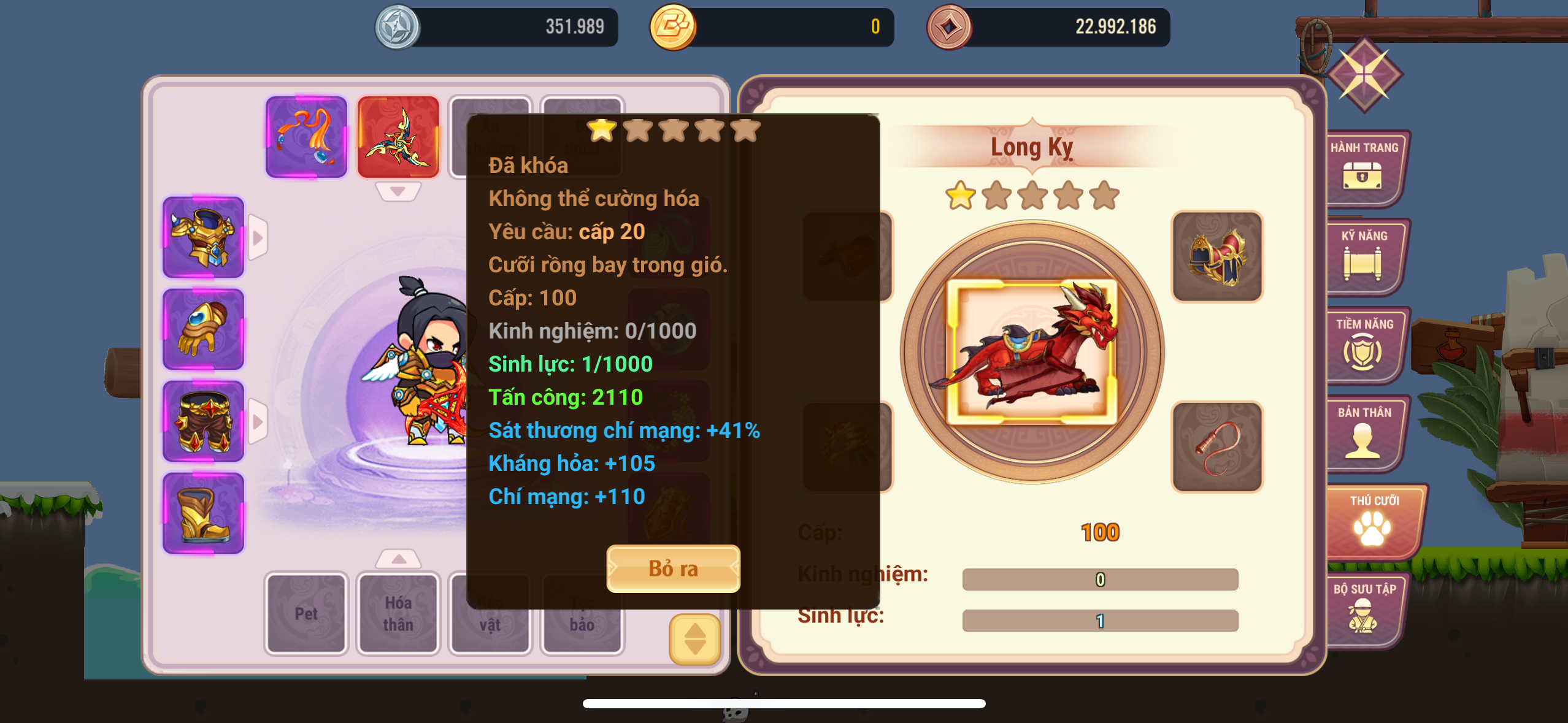Select the golden chest armor slot
The width and height of the screenshot is (1568, 723).
pos(203,237)
